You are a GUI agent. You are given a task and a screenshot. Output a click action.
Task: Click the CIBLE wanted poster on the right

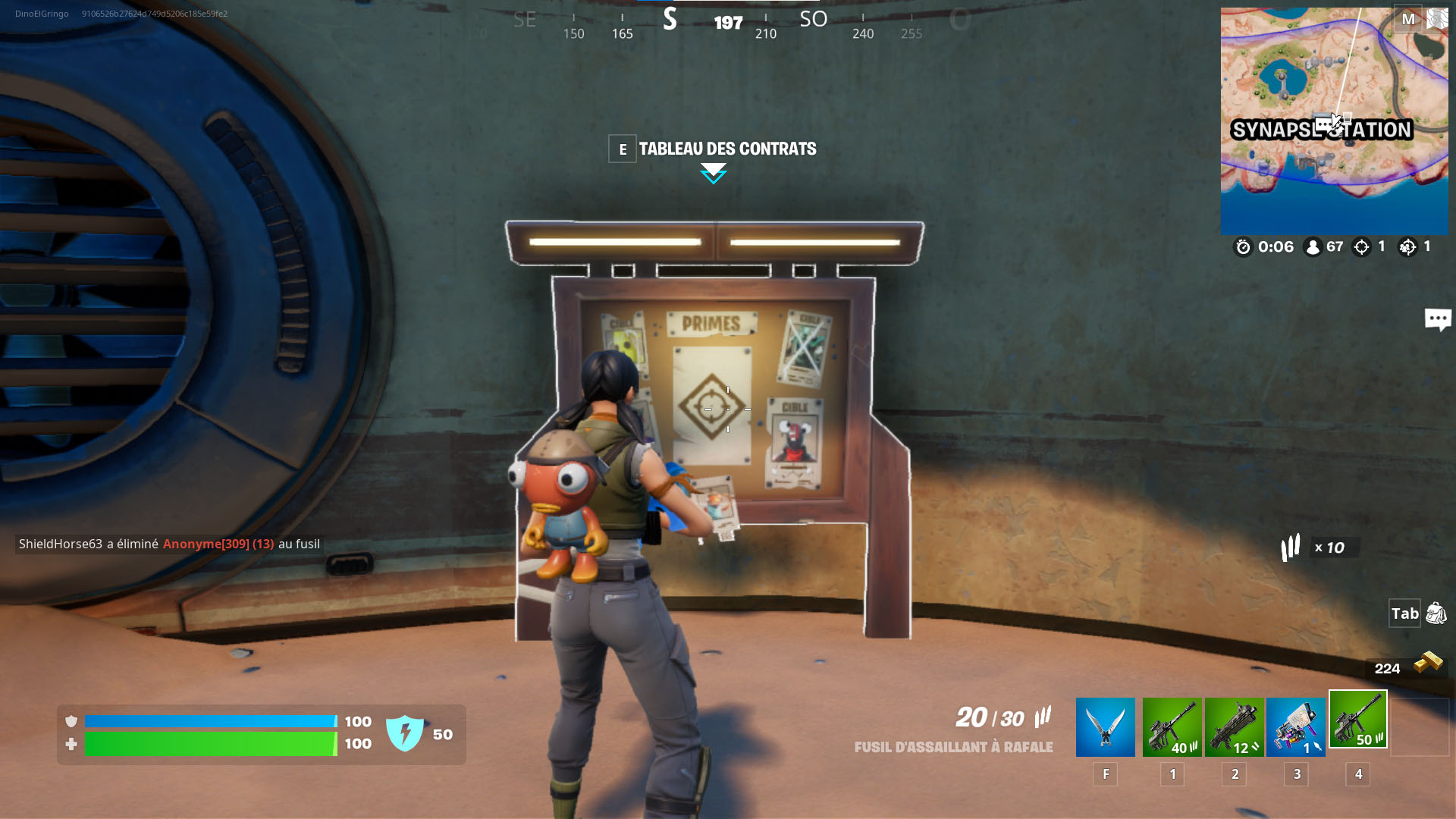(793, 441)
